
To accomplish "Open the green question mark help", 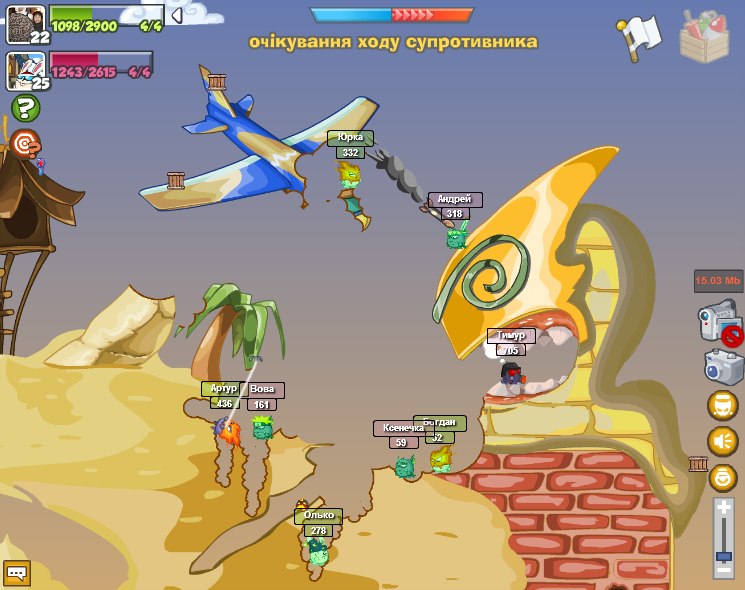I will (25, 108).
